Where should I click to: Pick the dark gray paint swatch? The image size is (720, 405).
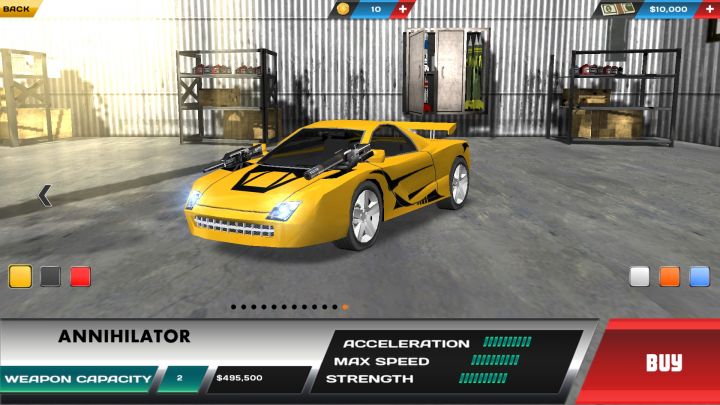(x=51, y=277)
